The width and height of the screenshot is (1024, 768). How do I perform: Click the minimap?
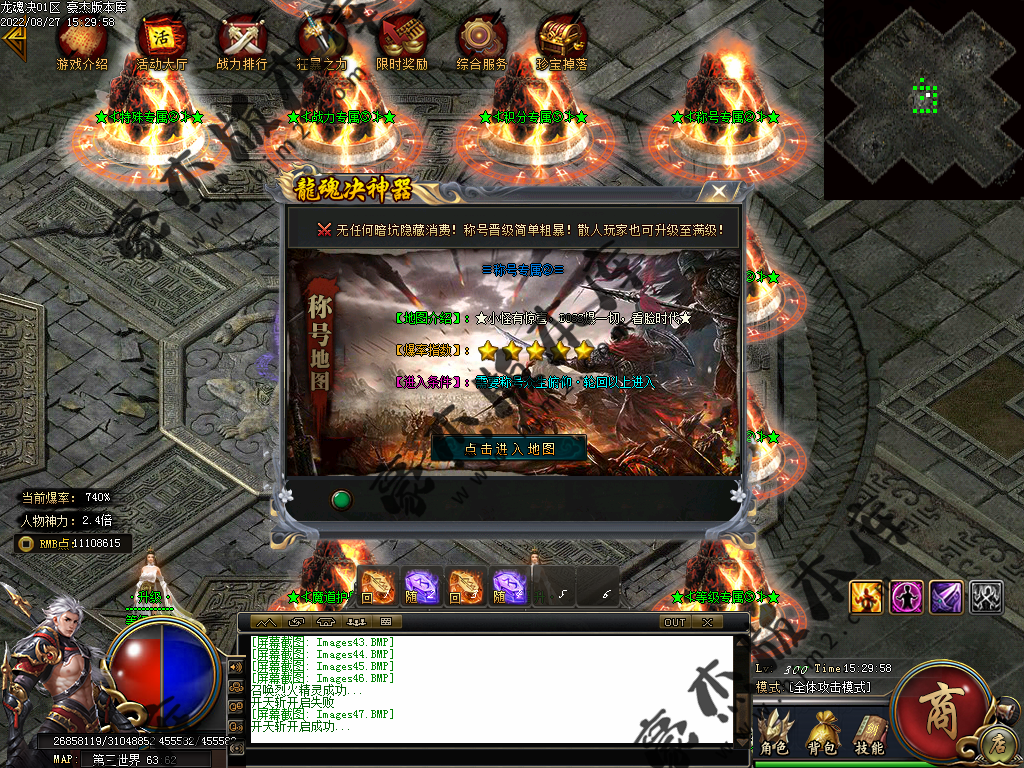coord(923,99)
